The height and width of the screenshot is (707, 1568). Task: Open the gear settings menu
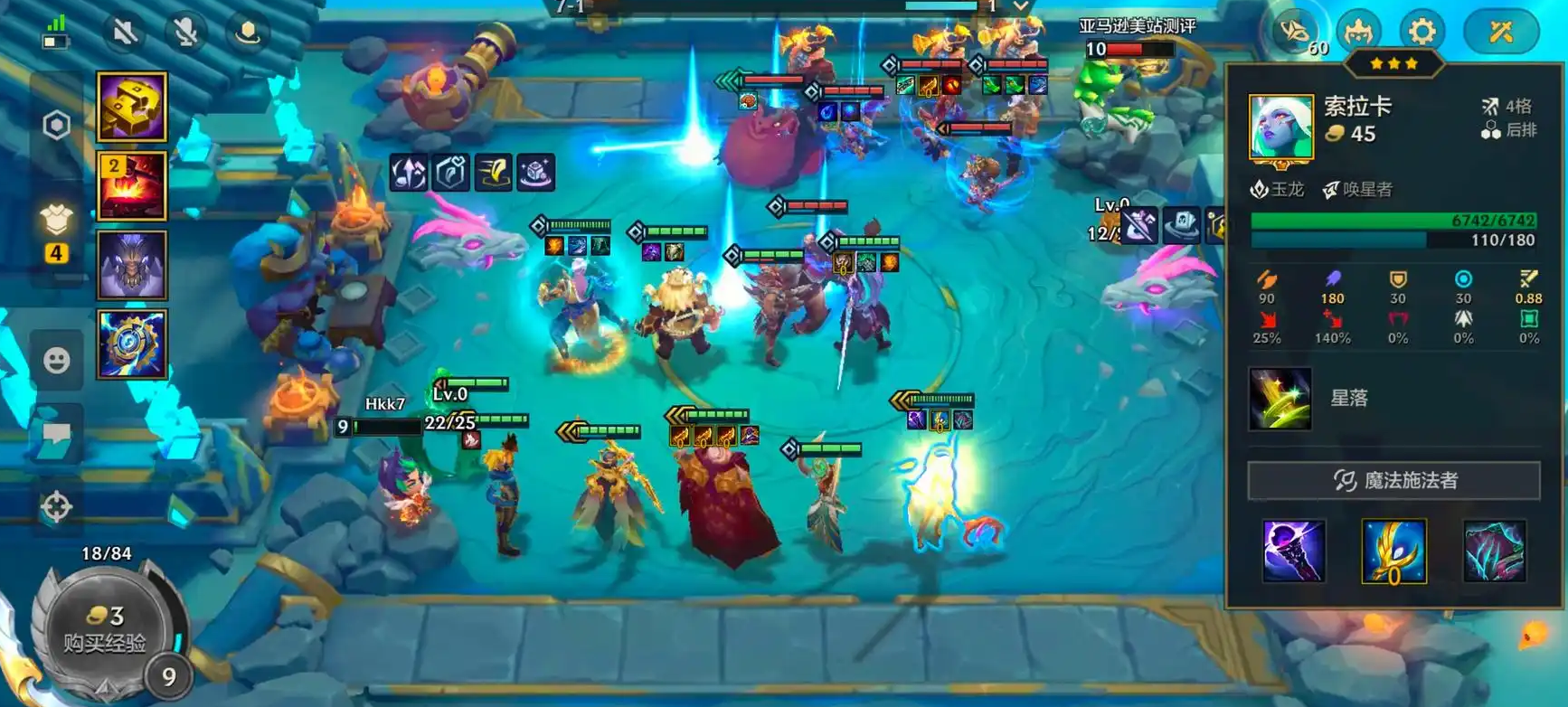point(1422,33)
